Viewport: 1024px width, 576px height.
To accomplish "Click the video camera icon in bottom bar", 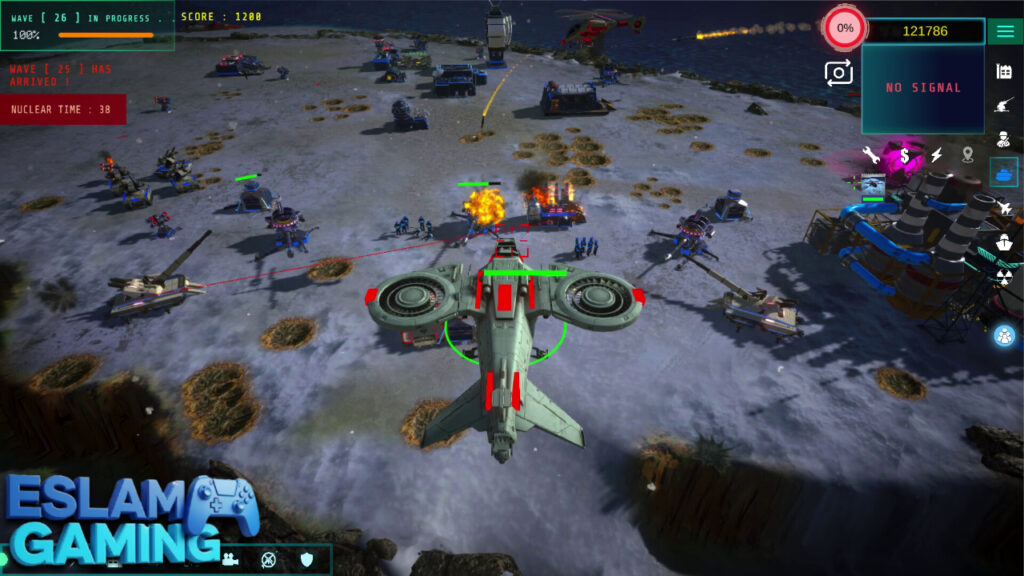I will (x=230, y=559).
